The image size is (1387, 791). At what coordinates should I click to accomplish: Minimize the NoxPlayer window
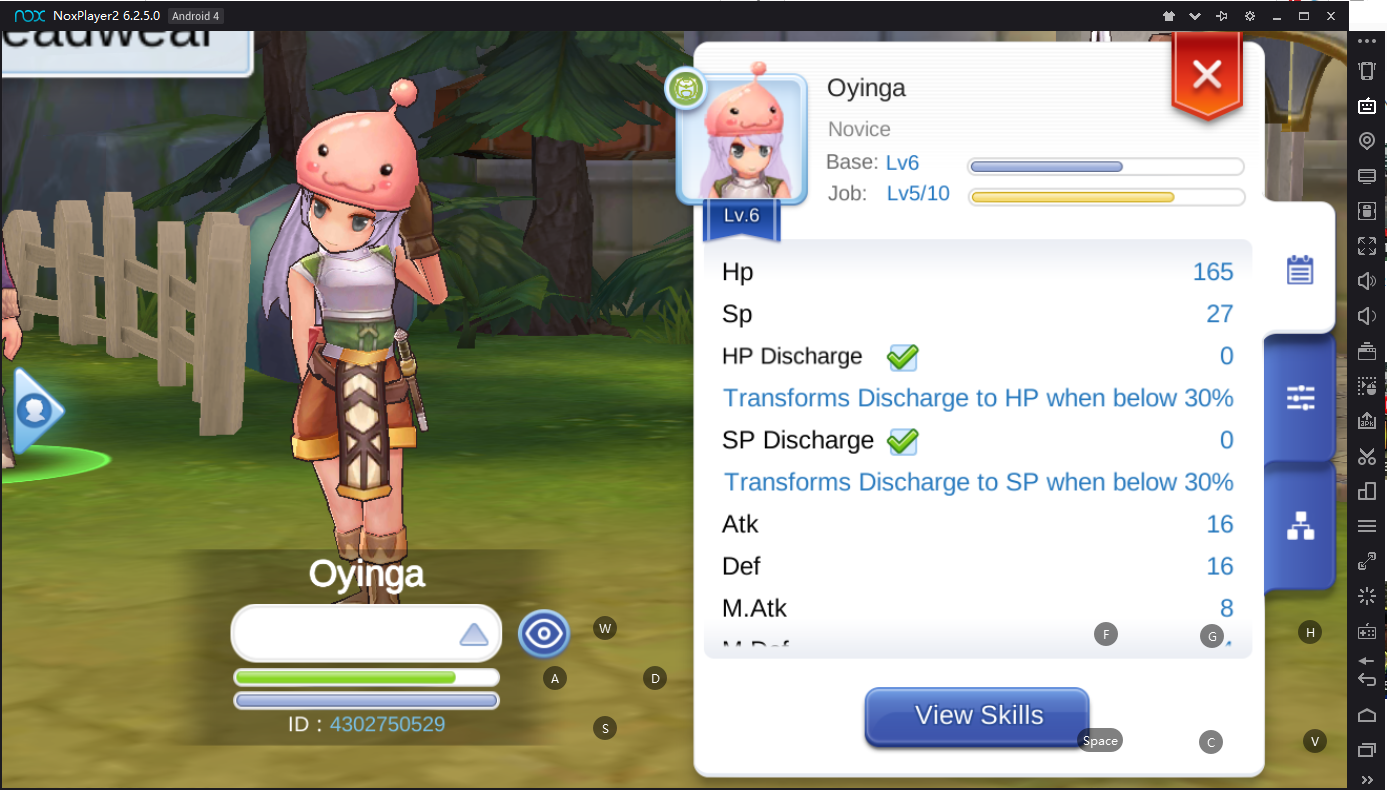[1277, 17]
